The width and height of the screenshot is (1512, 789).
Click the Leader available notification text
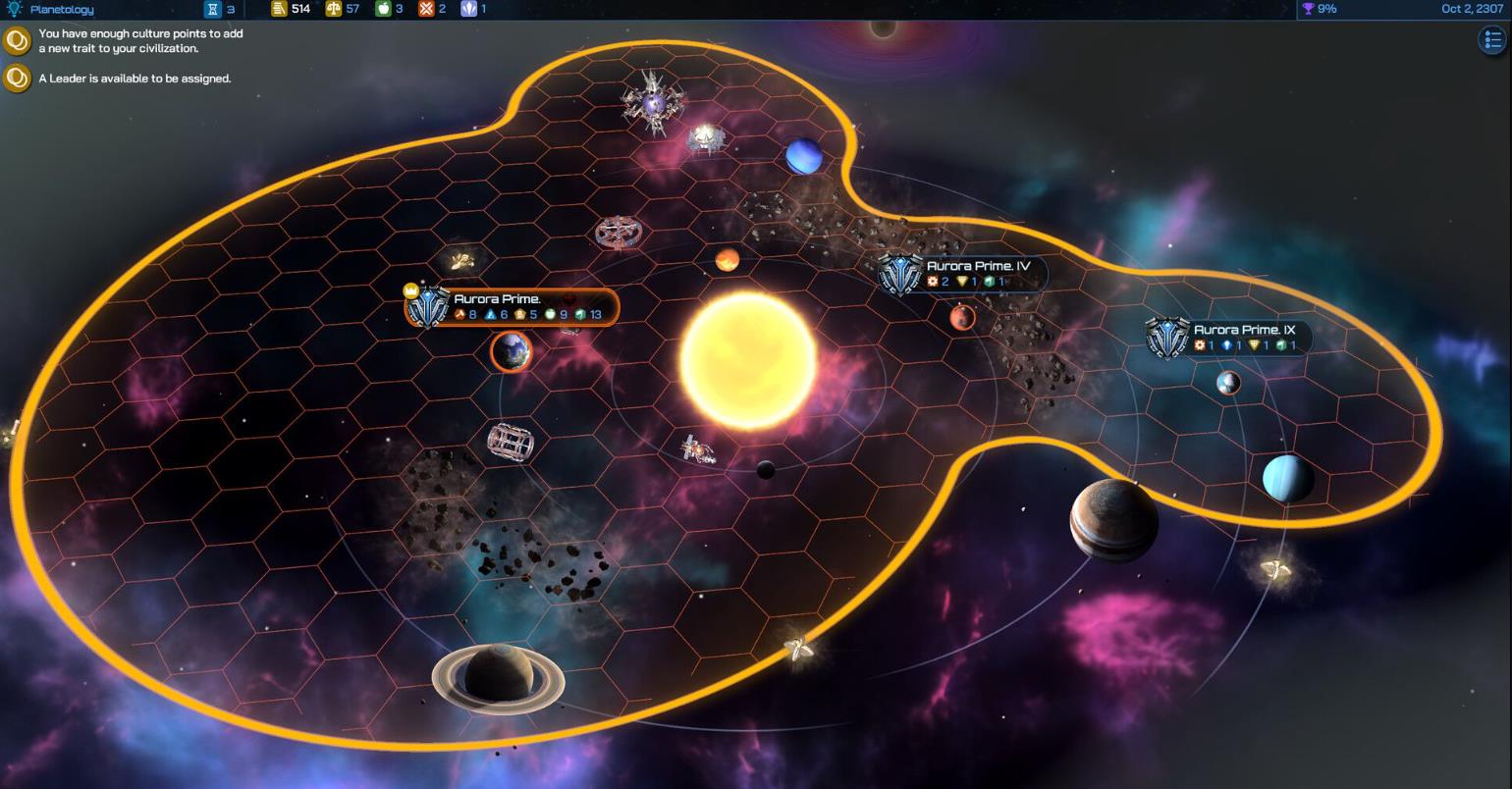tap(134, 78)
